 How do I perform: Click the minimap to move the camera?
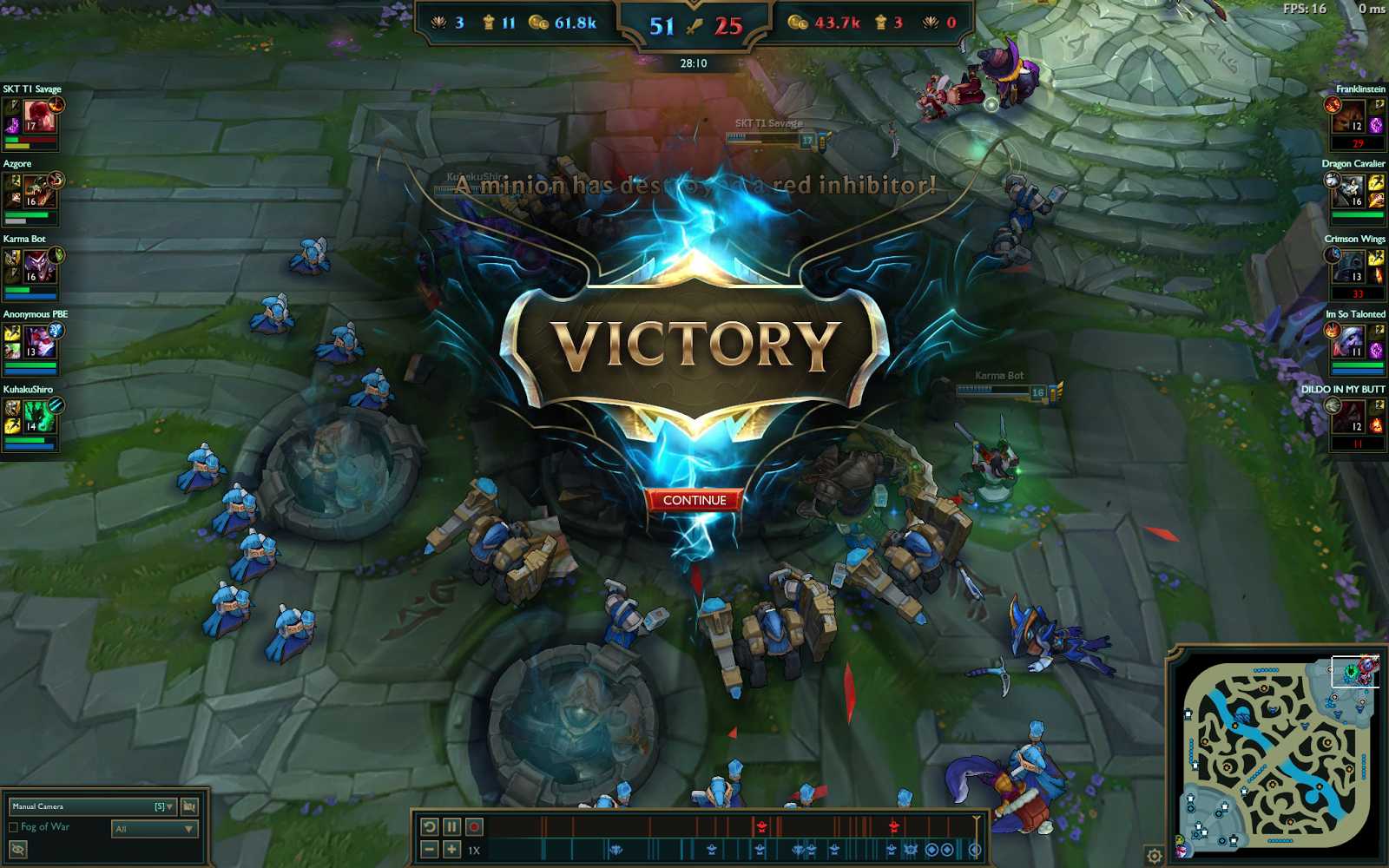[1276, 755]
